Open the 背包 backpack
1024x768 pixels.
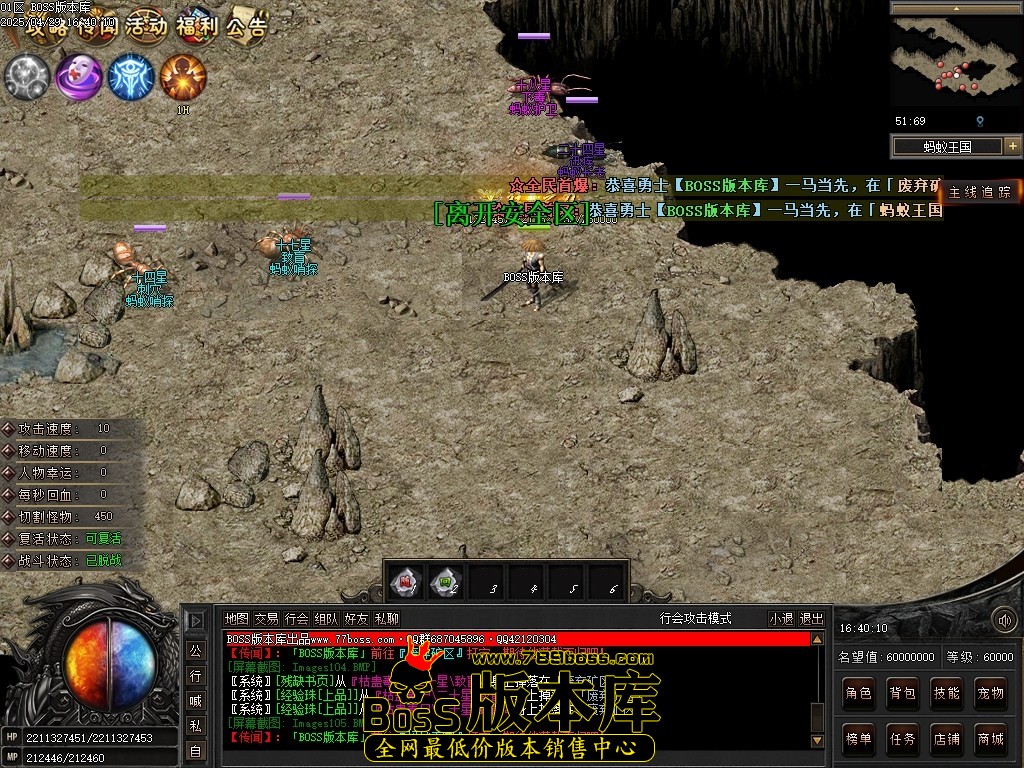coord(902,693)
